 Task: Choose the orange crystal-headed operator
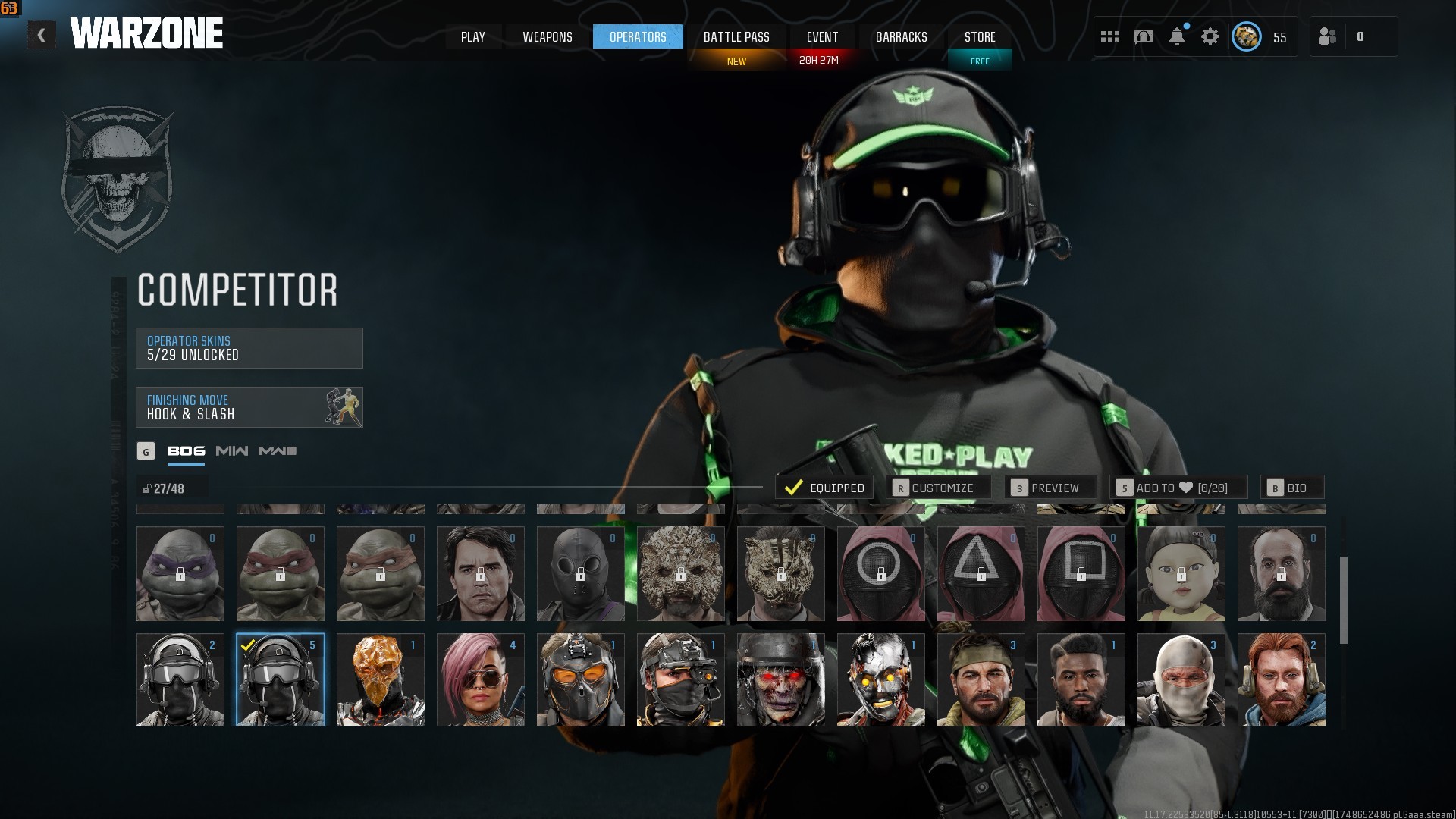(x=381, y=680)
